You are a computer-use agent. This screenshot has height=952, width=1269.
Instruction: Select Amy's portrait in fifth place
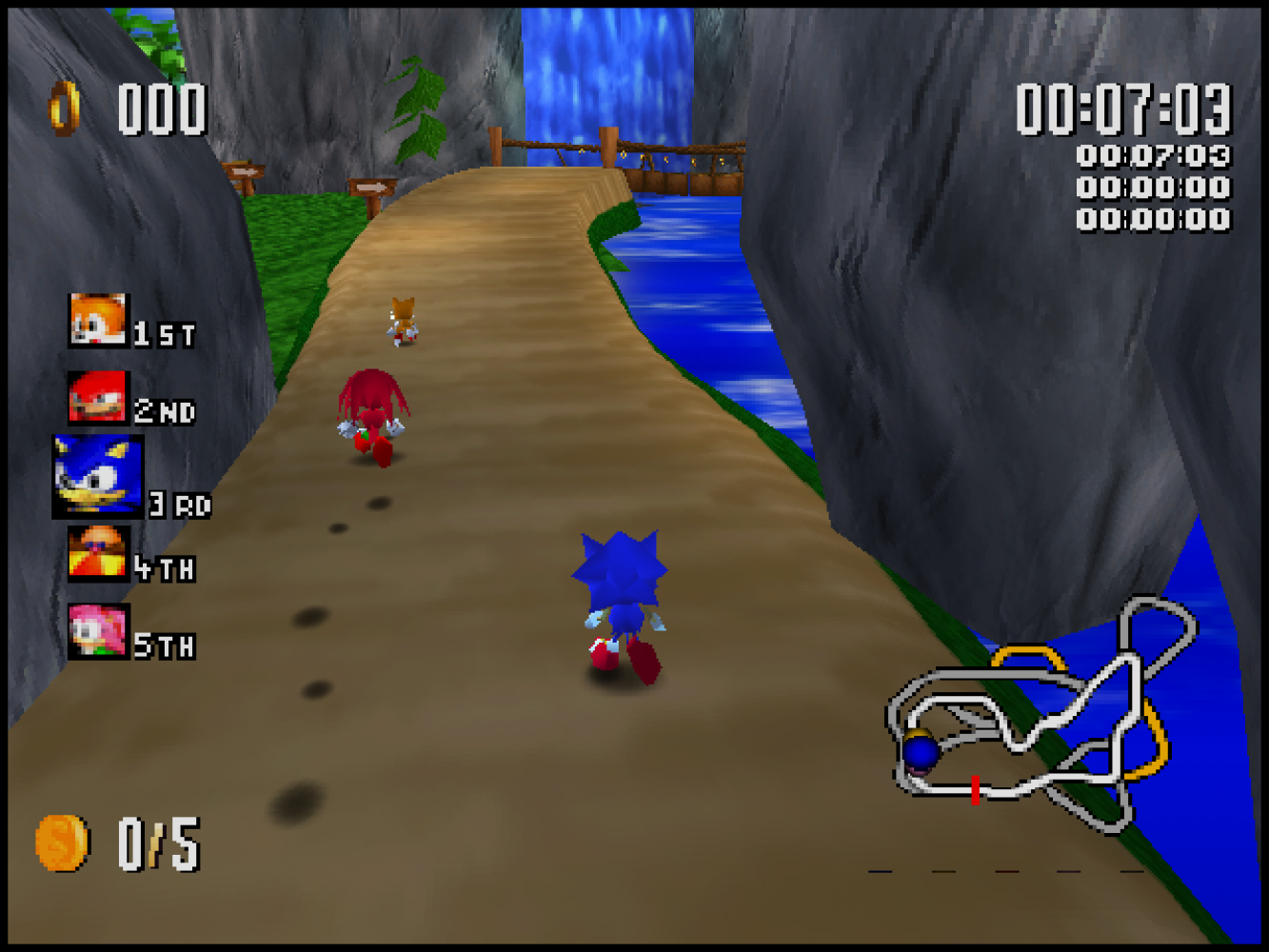coord(98,631)
